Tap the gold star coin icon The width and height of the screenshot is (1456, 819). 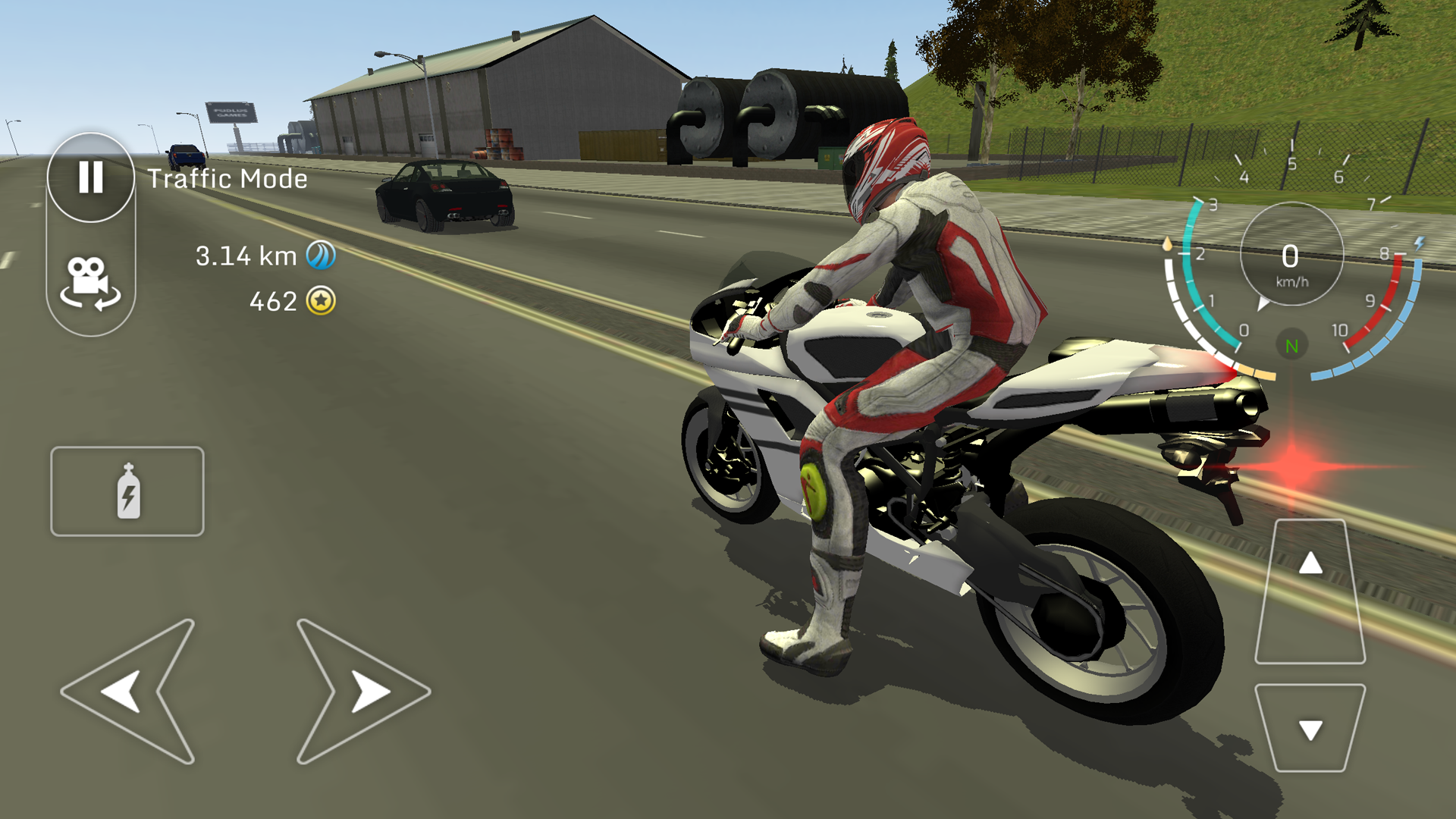click(x=322, y=302)
